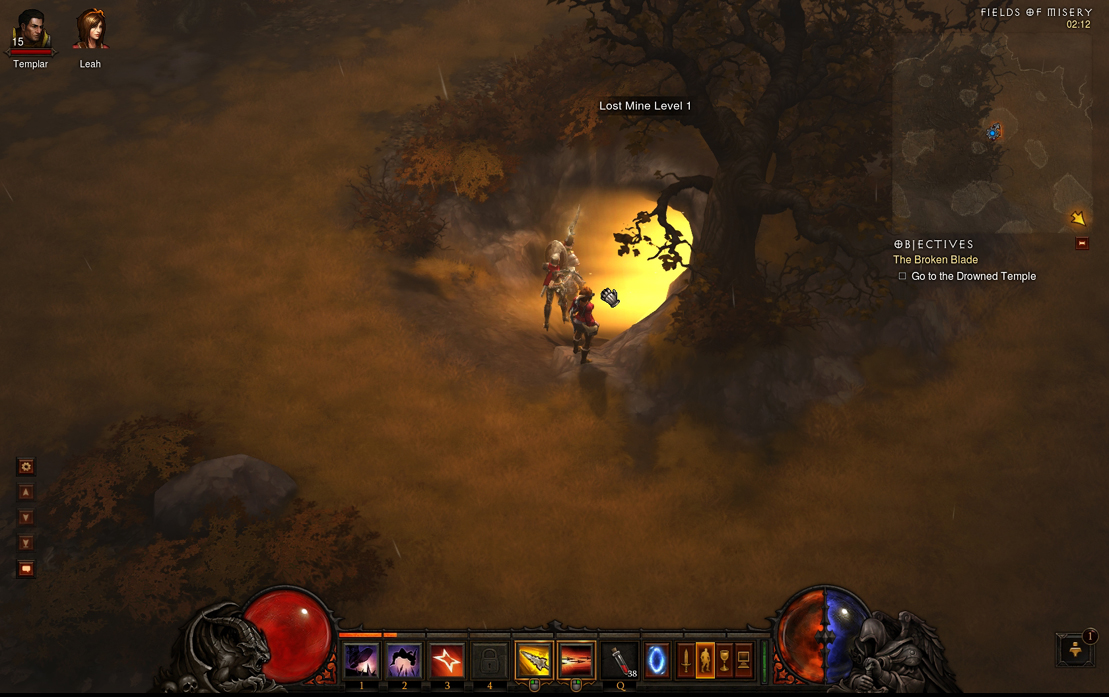
Task: Collapse the Objectives tracker with the minus button
Action: [1082, 243]
